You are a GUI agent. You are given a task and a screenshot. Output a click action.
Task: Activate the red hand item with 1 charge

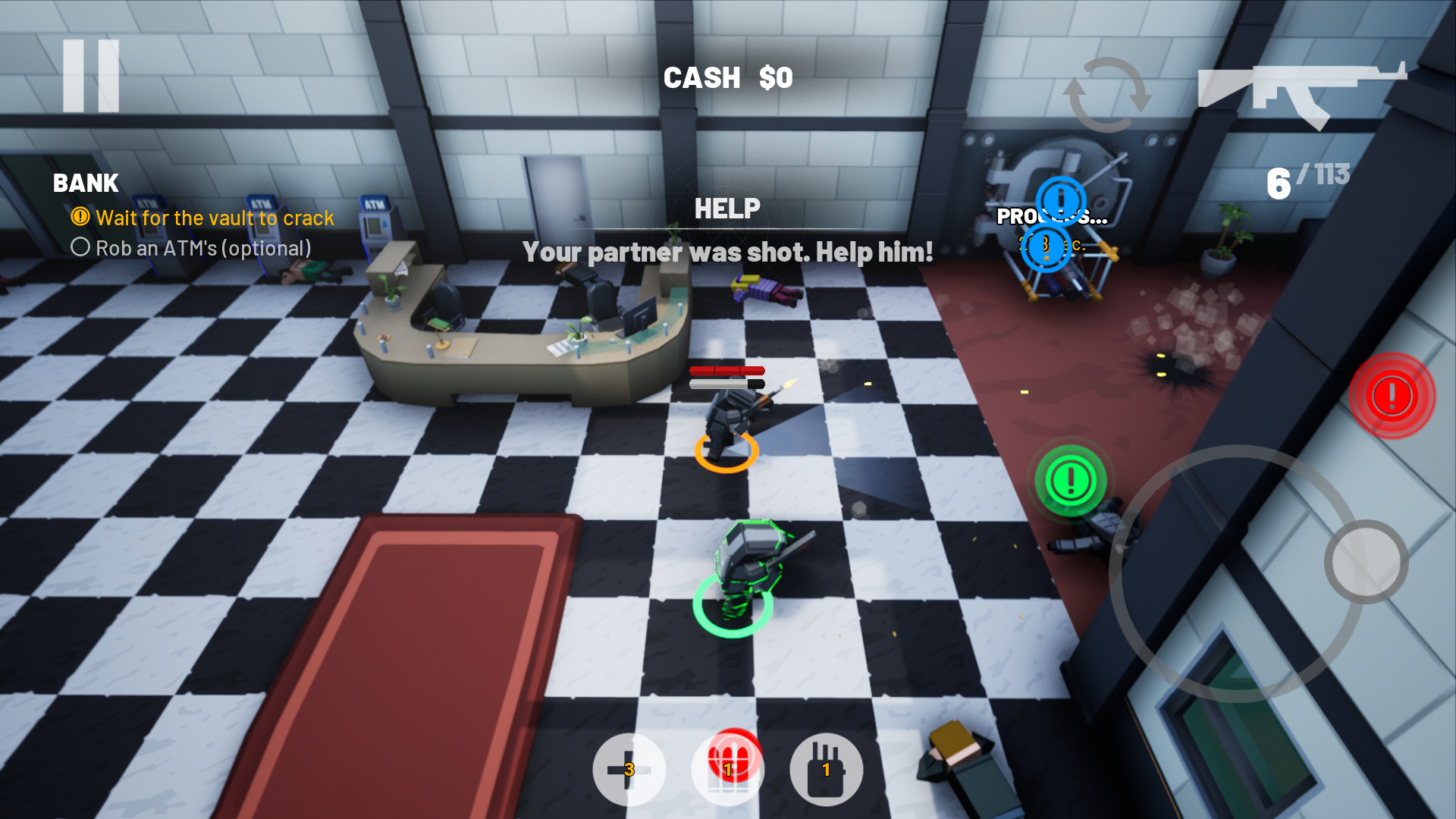[x=726, y=769]
